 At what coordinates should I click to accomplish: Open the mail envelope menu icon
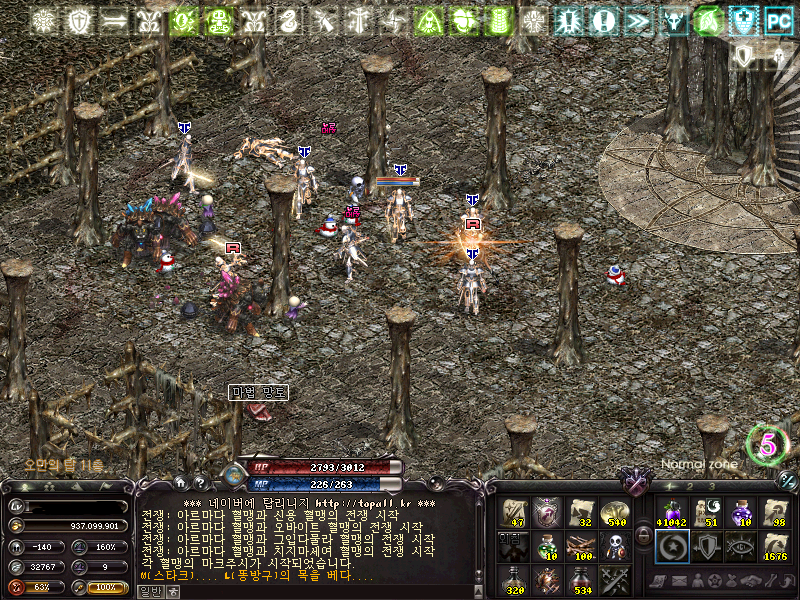pyautogui.click(x=681, y=582)
